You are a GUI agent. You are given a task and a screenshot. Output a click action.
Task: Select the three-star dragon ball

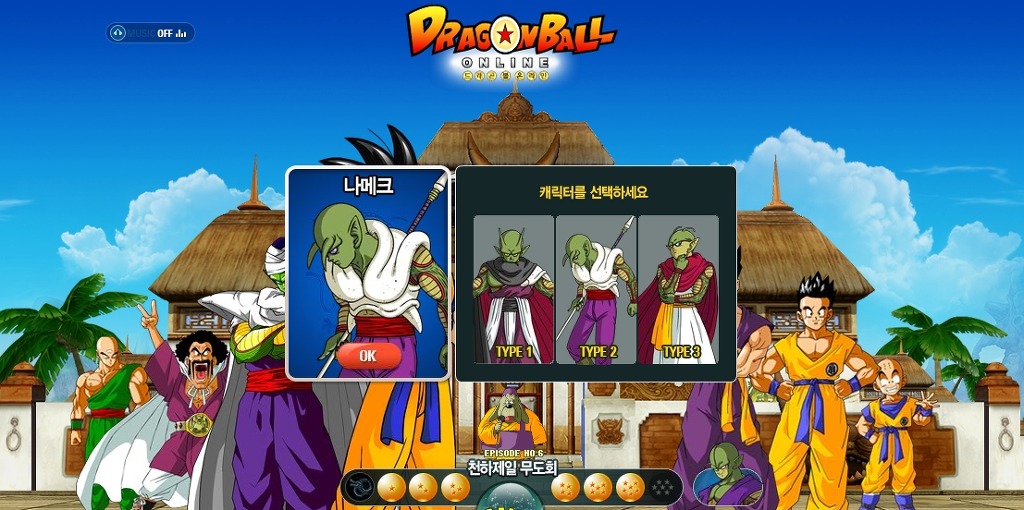click(x=456, y=488)
